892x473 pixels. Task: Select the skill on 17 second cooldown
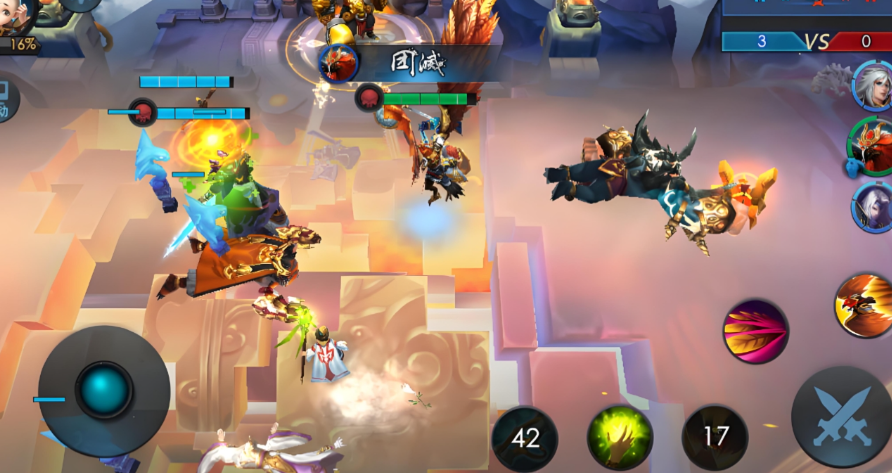[x=715, y=438]
